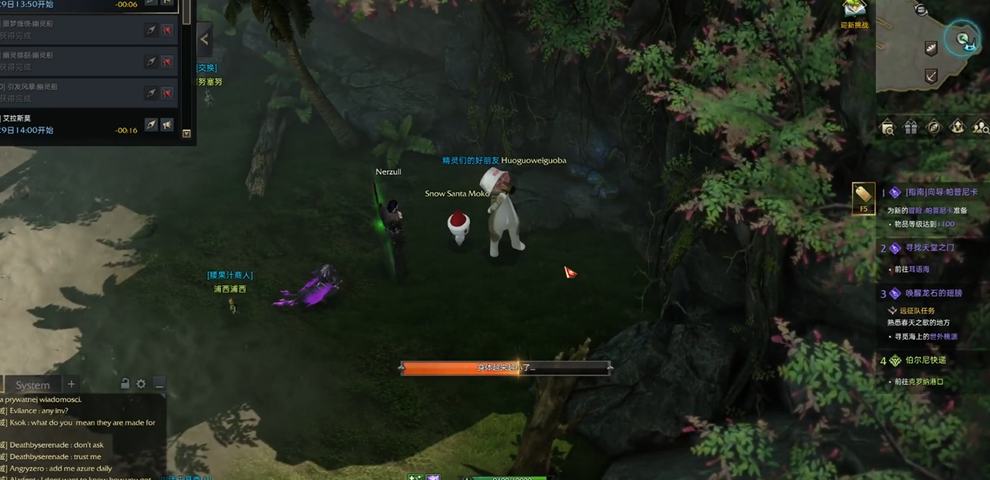The height and width of the screenshot is (480, 990).
Task: Toggle the chat window lock icon
Action: (125, 384)
